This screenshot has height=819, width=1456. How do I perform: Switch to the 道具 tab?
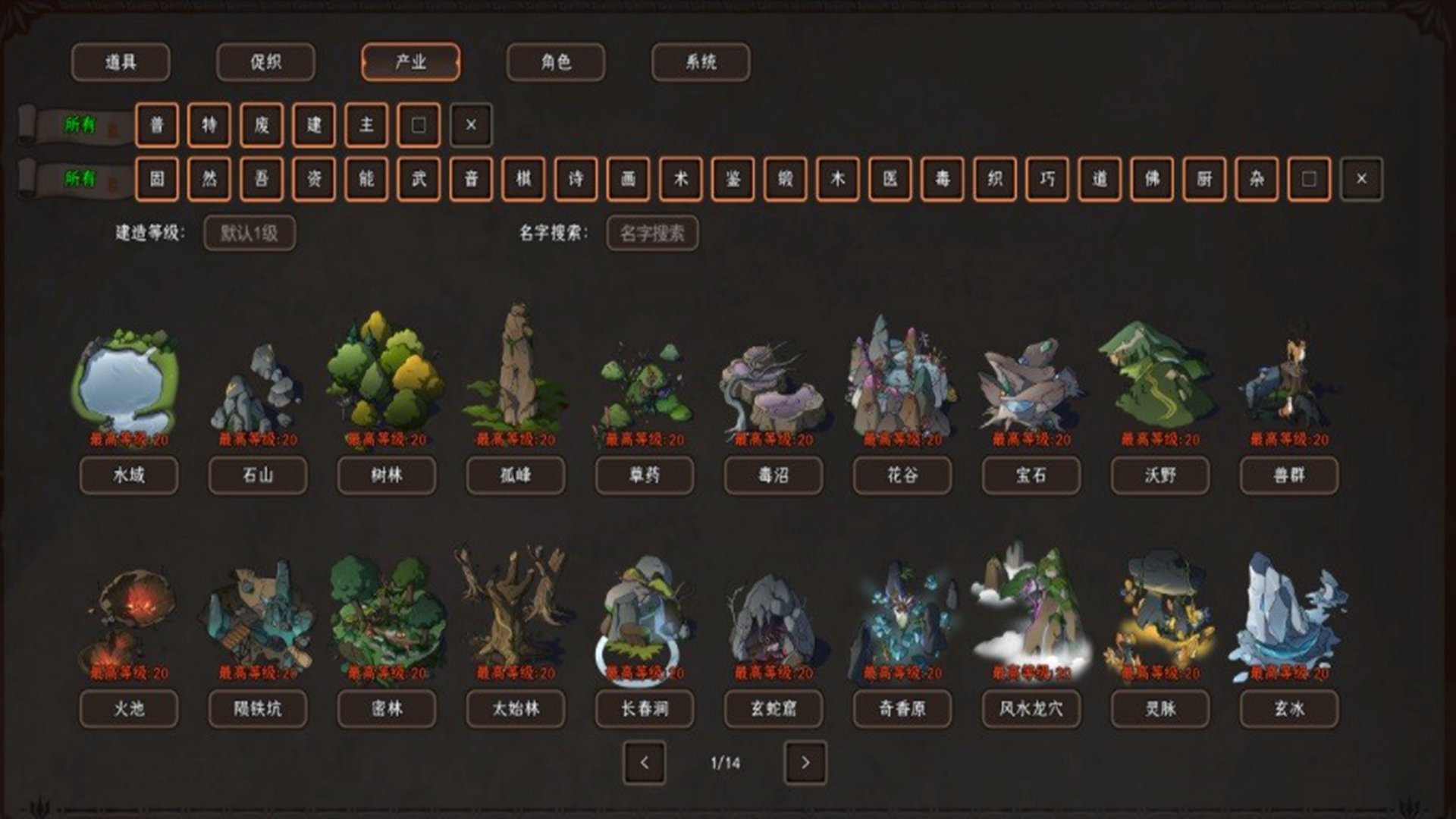click(121, 62)
